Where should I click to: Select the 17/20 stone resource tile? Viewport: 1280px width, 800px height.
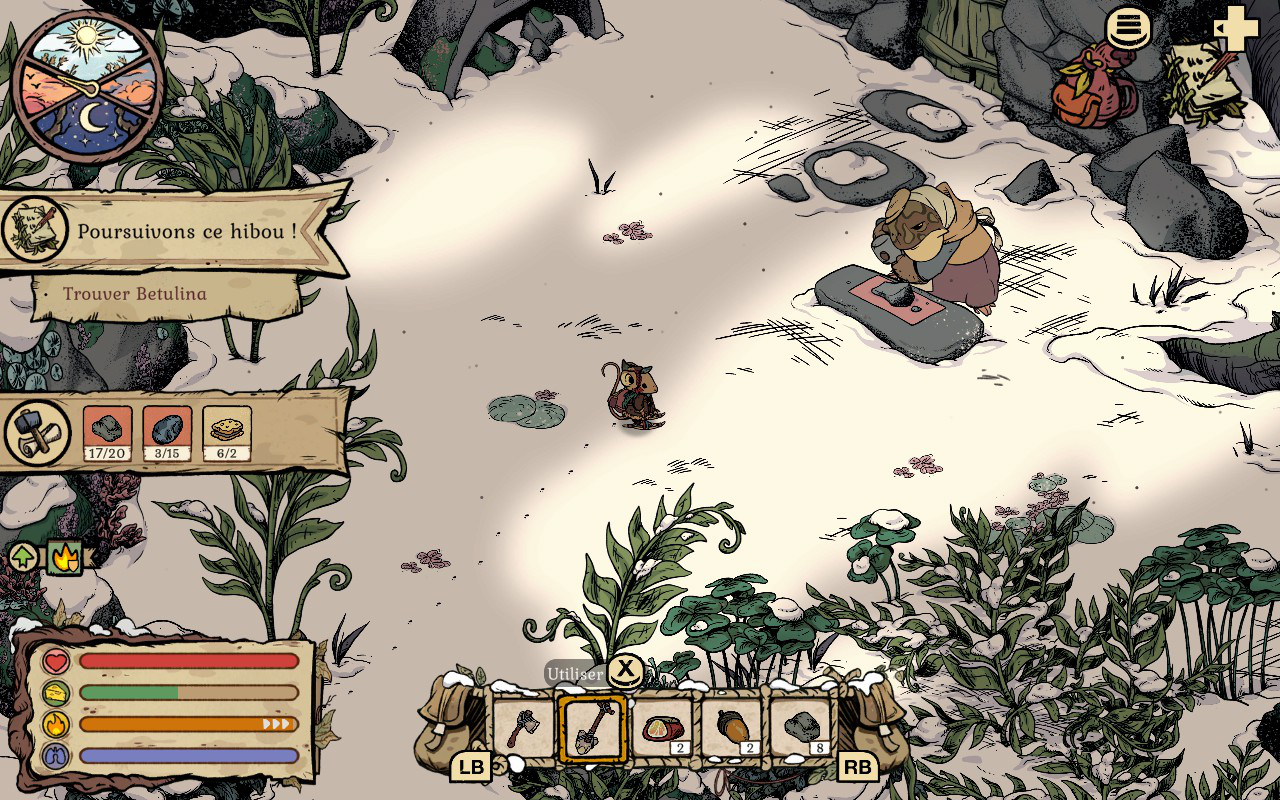tap(107, 433)
